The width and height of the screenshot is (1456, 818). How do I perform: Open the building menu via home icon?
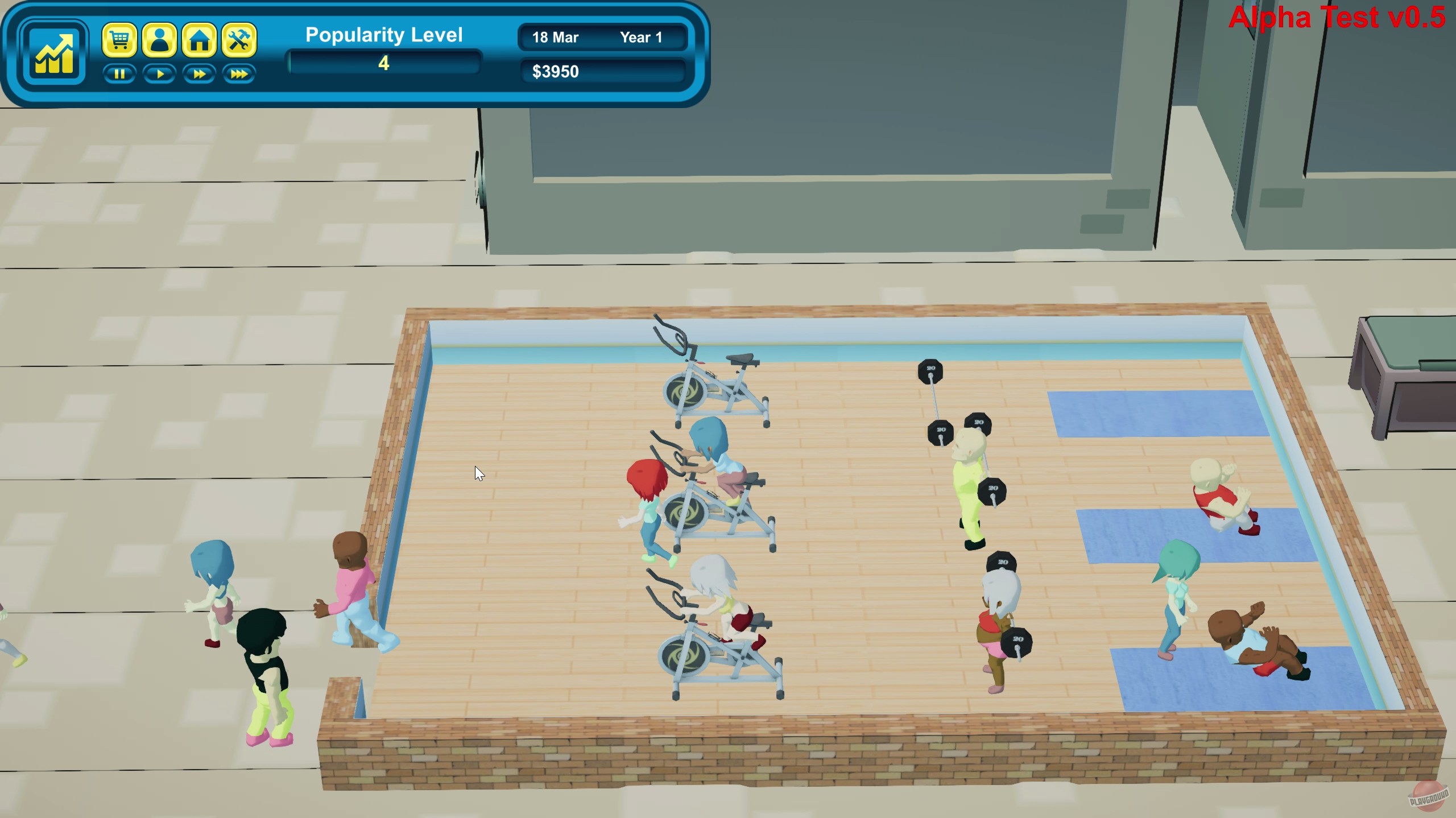point(199,40)
